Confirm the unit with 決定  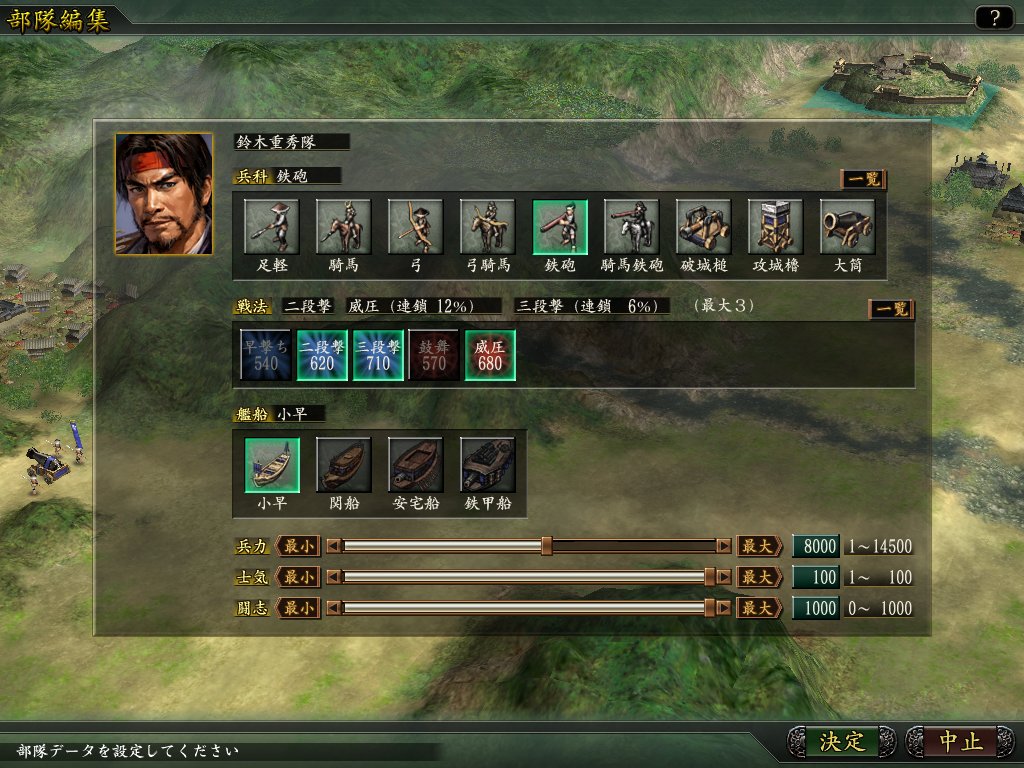(x=842, y=741)
